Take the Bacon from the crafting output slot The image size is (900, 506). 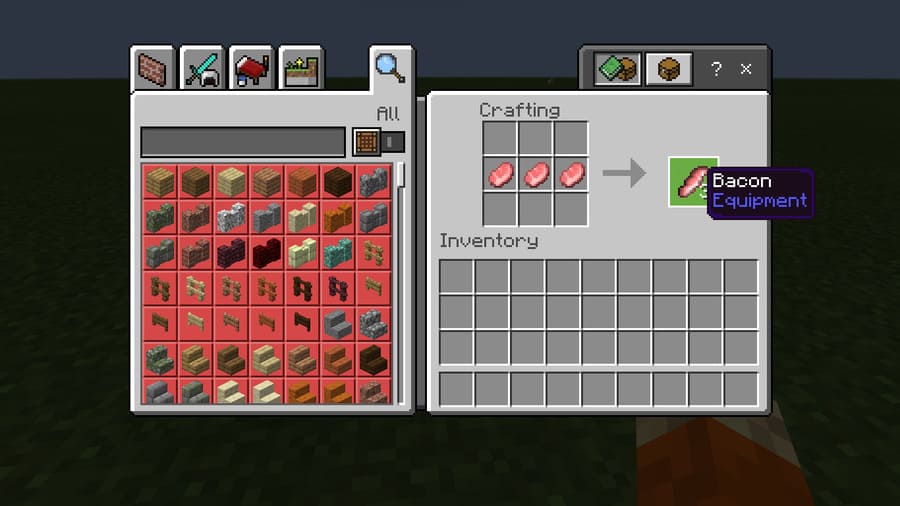pyautogui.click(x=692, y=182)
